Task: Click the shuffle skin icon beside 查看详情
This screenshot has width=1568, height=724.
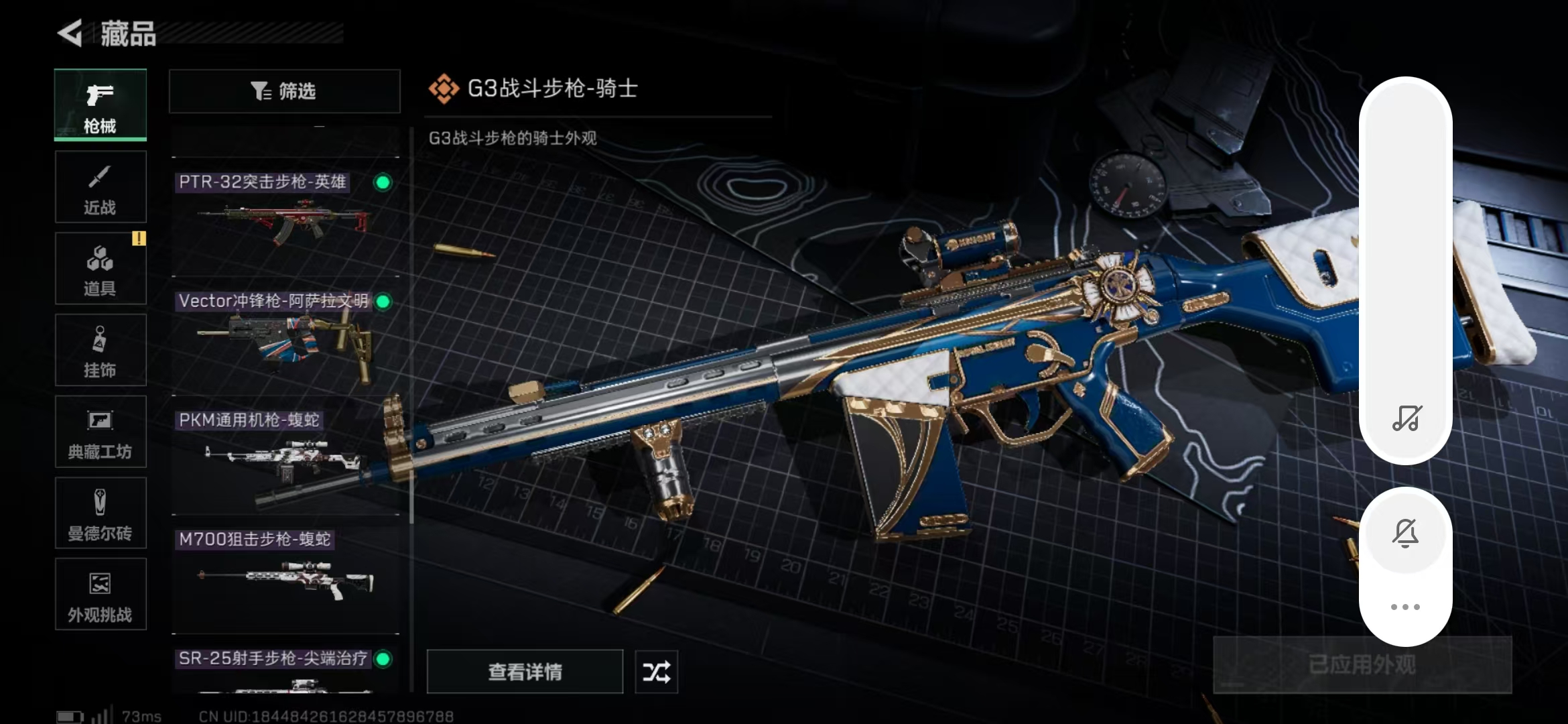Action: pos(655,671)
